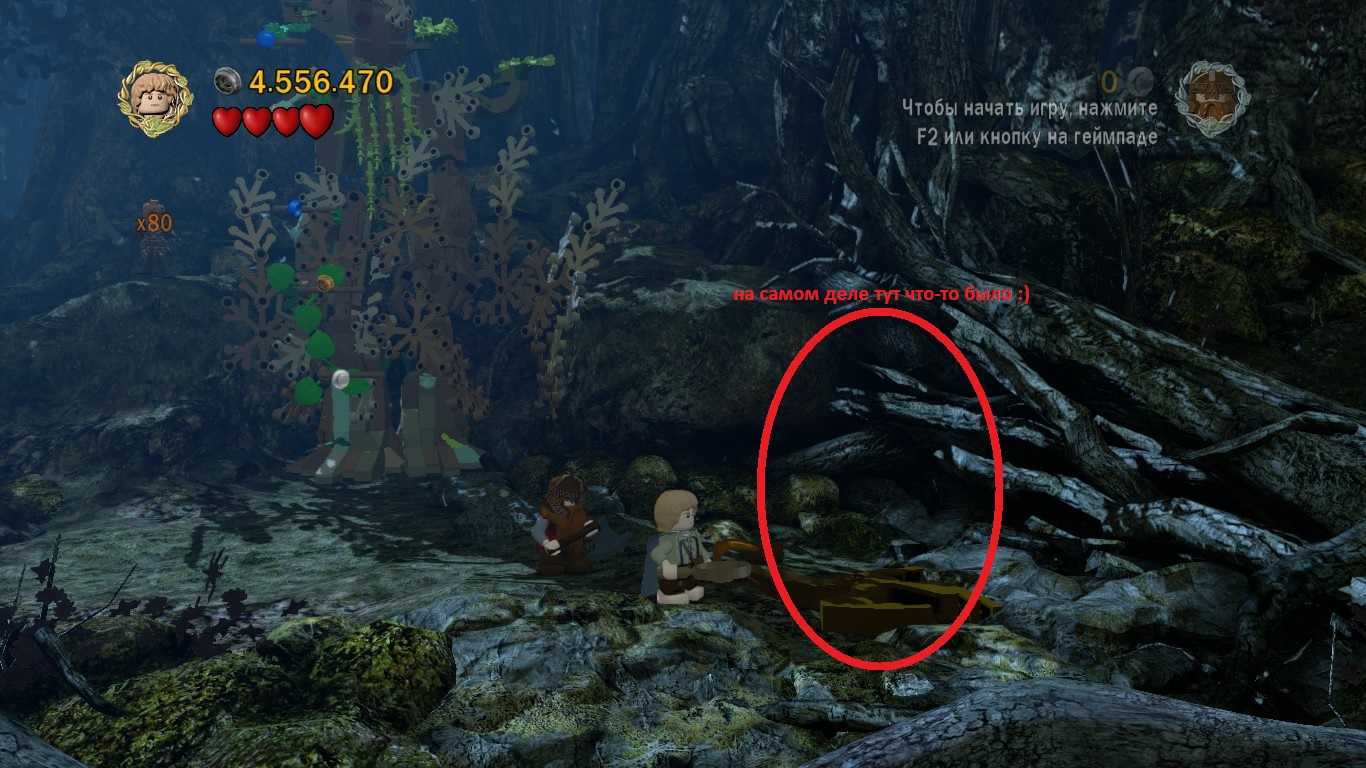This screenshot has height=768, width=1366.
Task: Select the player two dwarf portrait
Action: 1212,99
